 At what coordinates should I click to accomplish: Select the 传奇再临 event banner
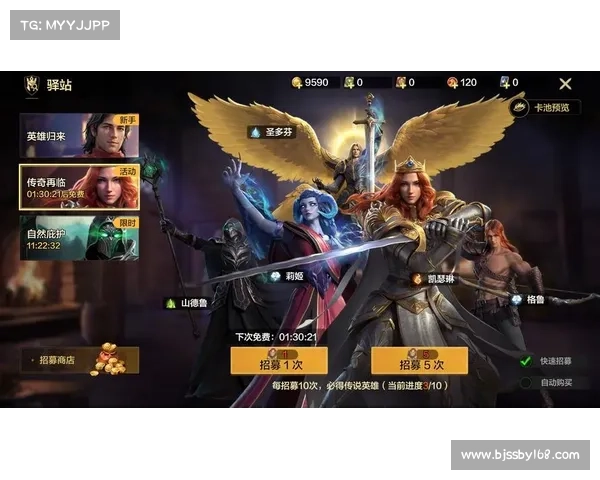click(x=80, y=186)
